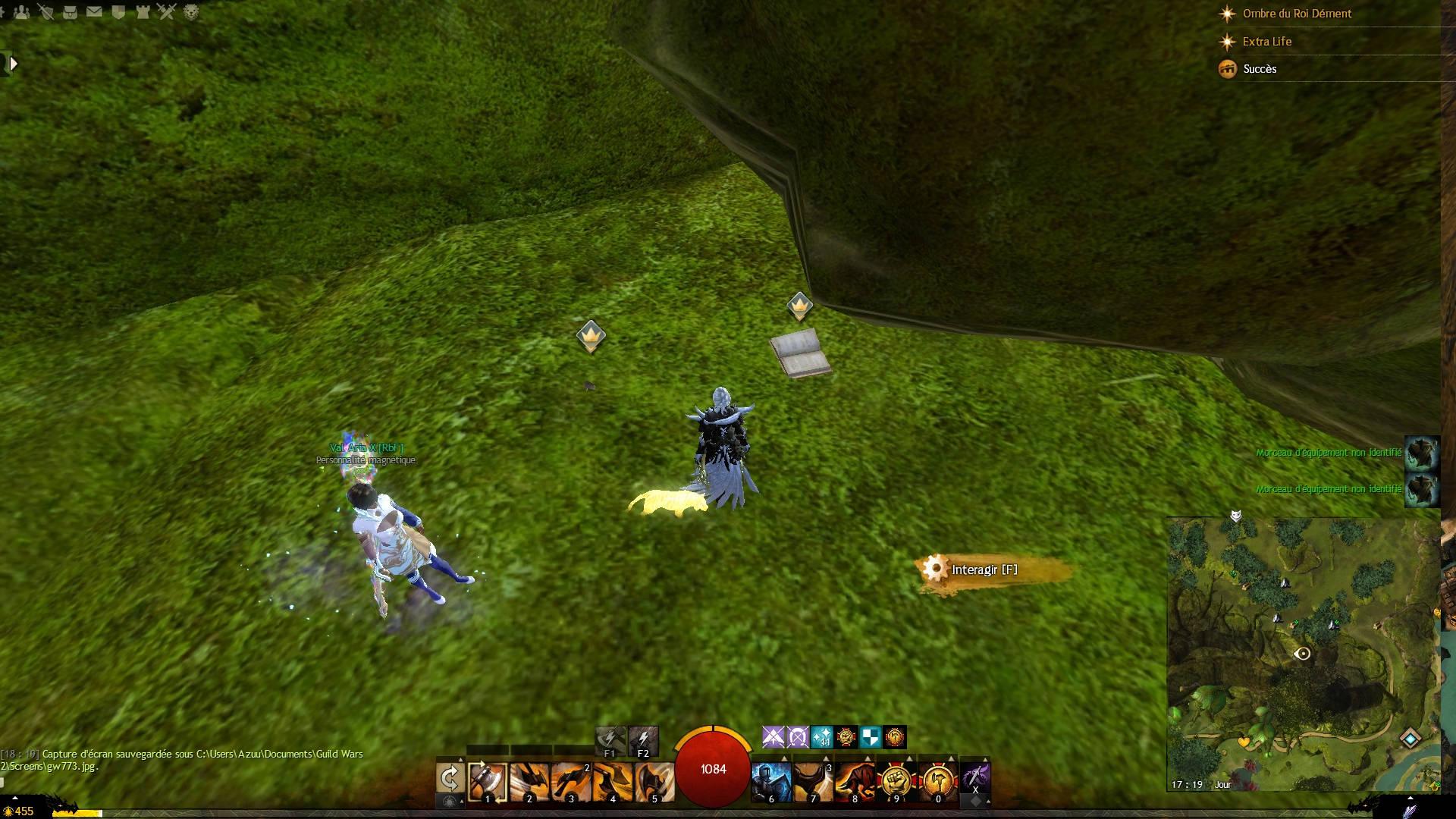
Task: Use the armored knight healing skill
Action: point(771,781)
